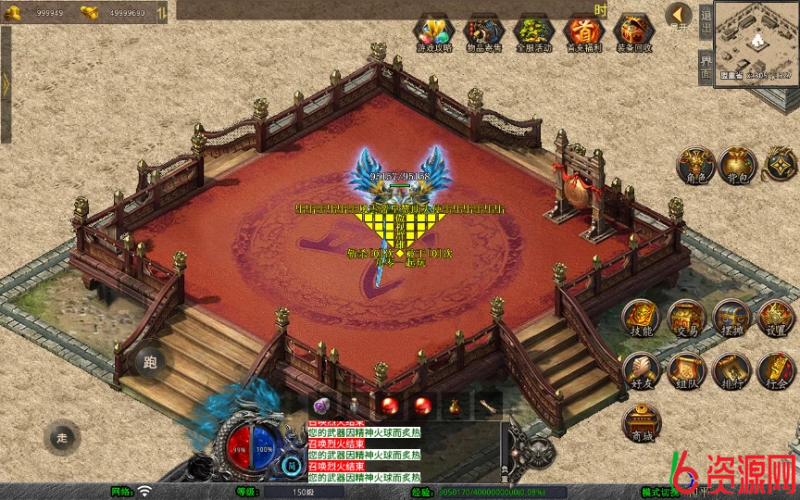Open the 装备回收 equipment recycling chest

[633, 32]
